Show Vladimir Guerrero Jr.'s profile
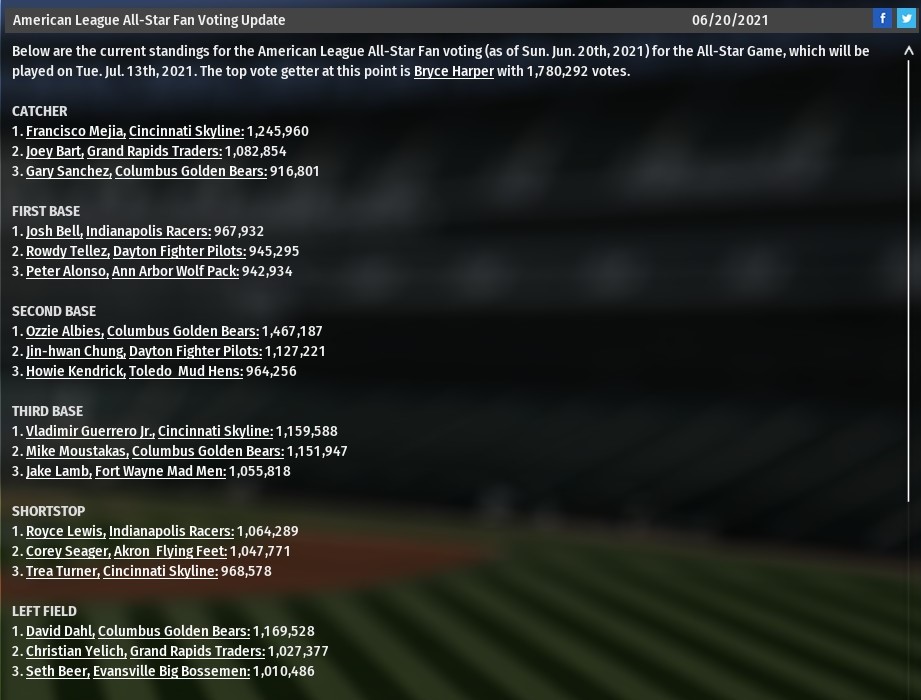 click(x=90, y=431)
